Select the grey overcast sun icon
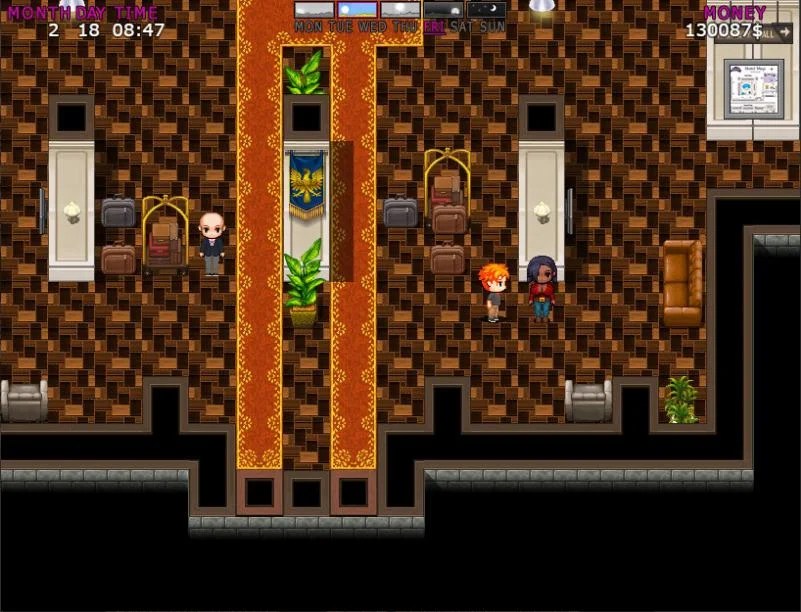 pyautogui.click(x=400, y=9)
